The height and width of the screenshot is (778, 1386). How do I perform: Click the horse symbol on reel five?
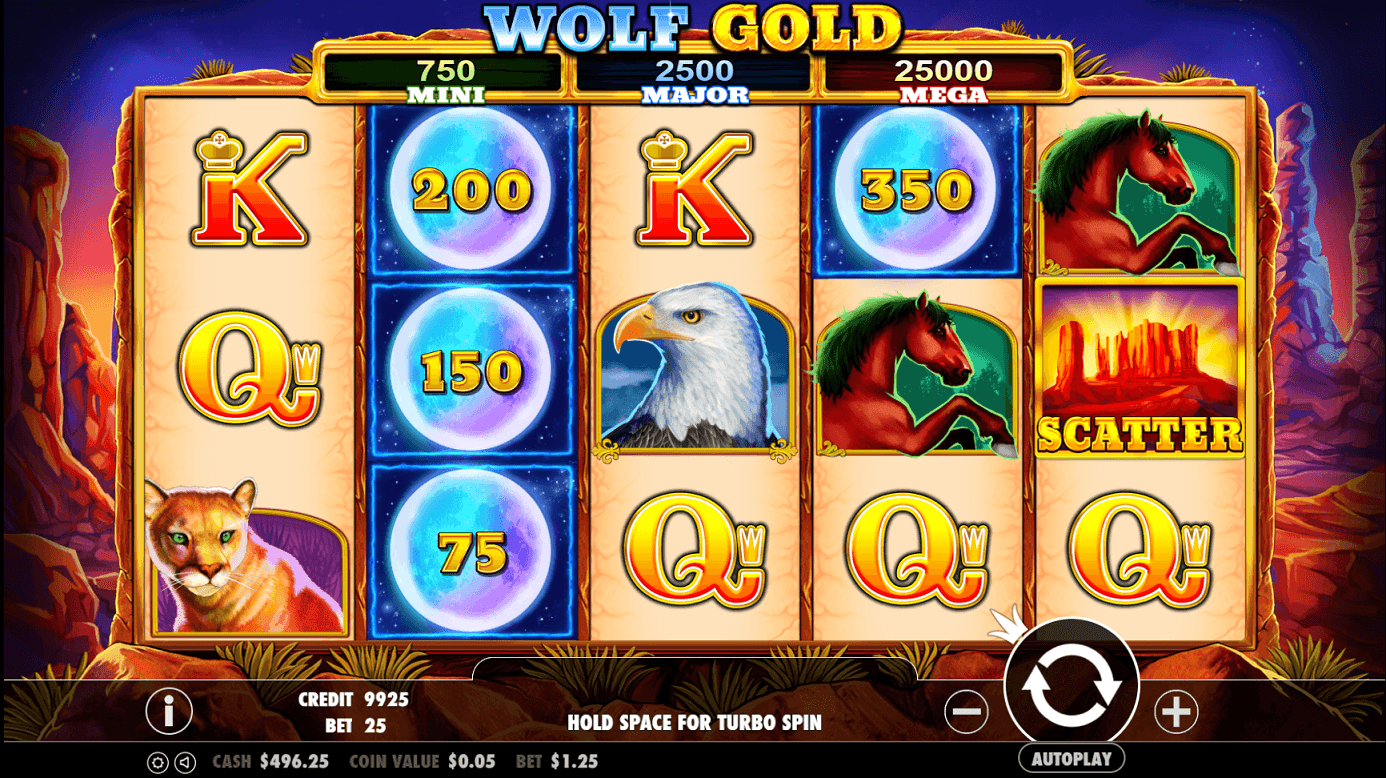[x=1138, y=195]
